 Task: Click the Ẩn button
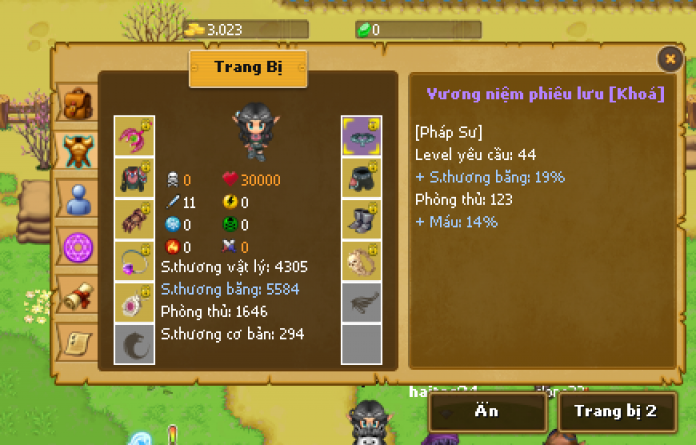click(x=488, y=411)
